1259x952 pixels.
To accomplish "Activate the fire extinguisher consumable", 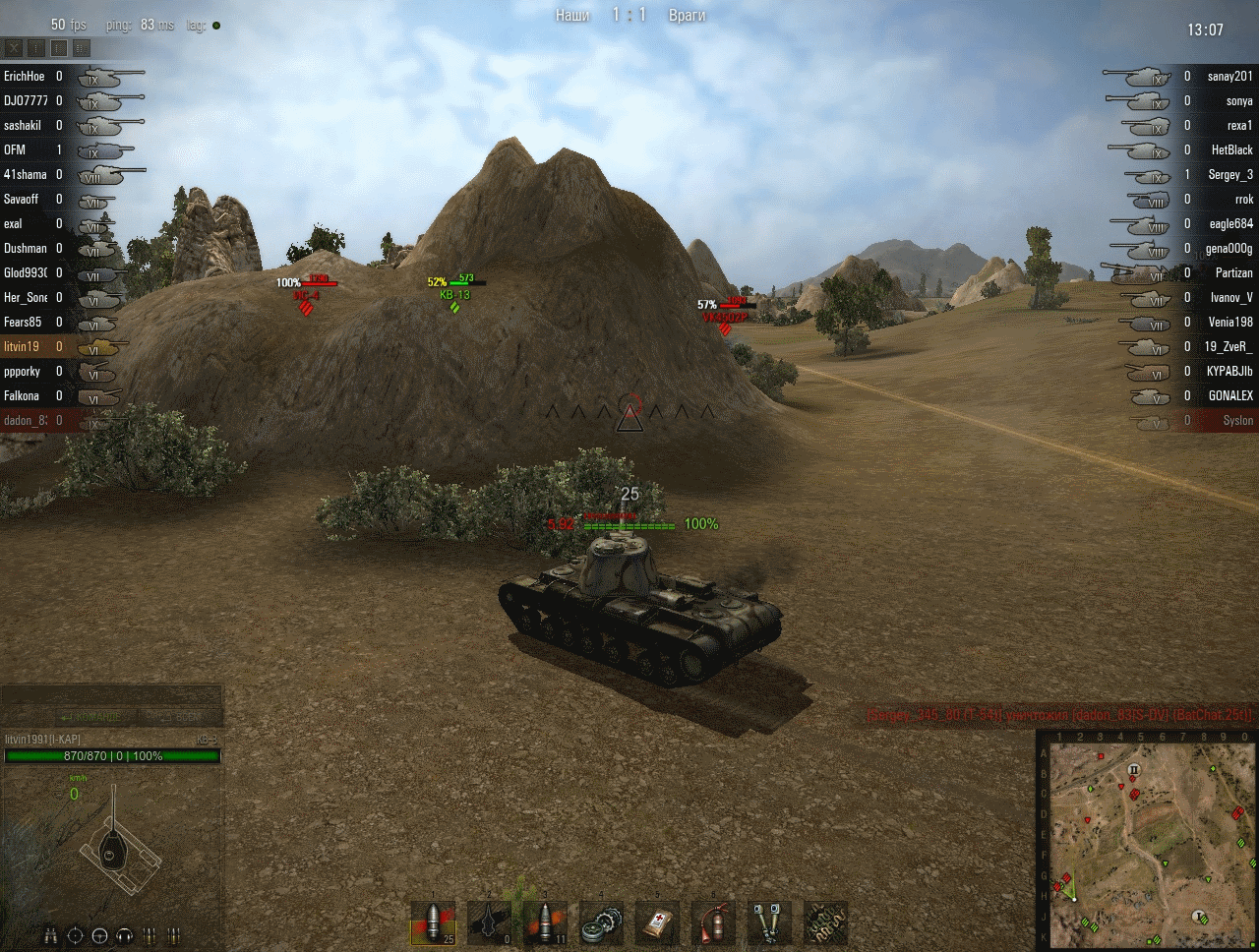I will 713,924.
